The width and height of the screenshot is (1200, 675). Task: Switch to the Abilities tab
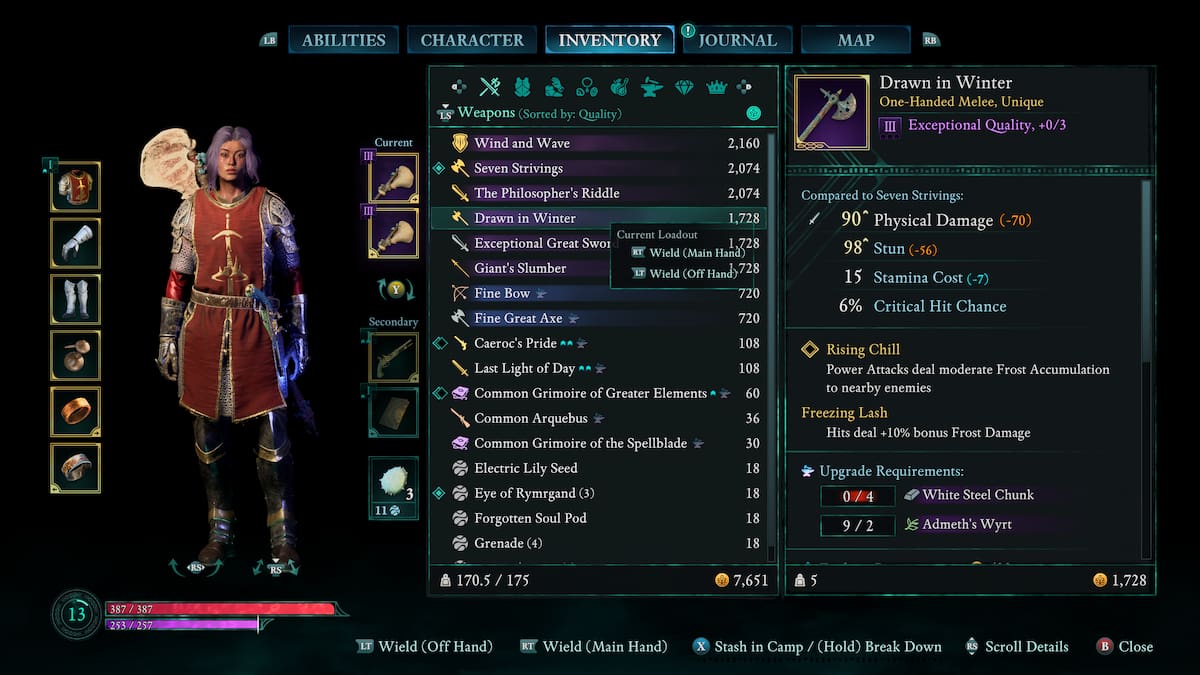[343, 40]
